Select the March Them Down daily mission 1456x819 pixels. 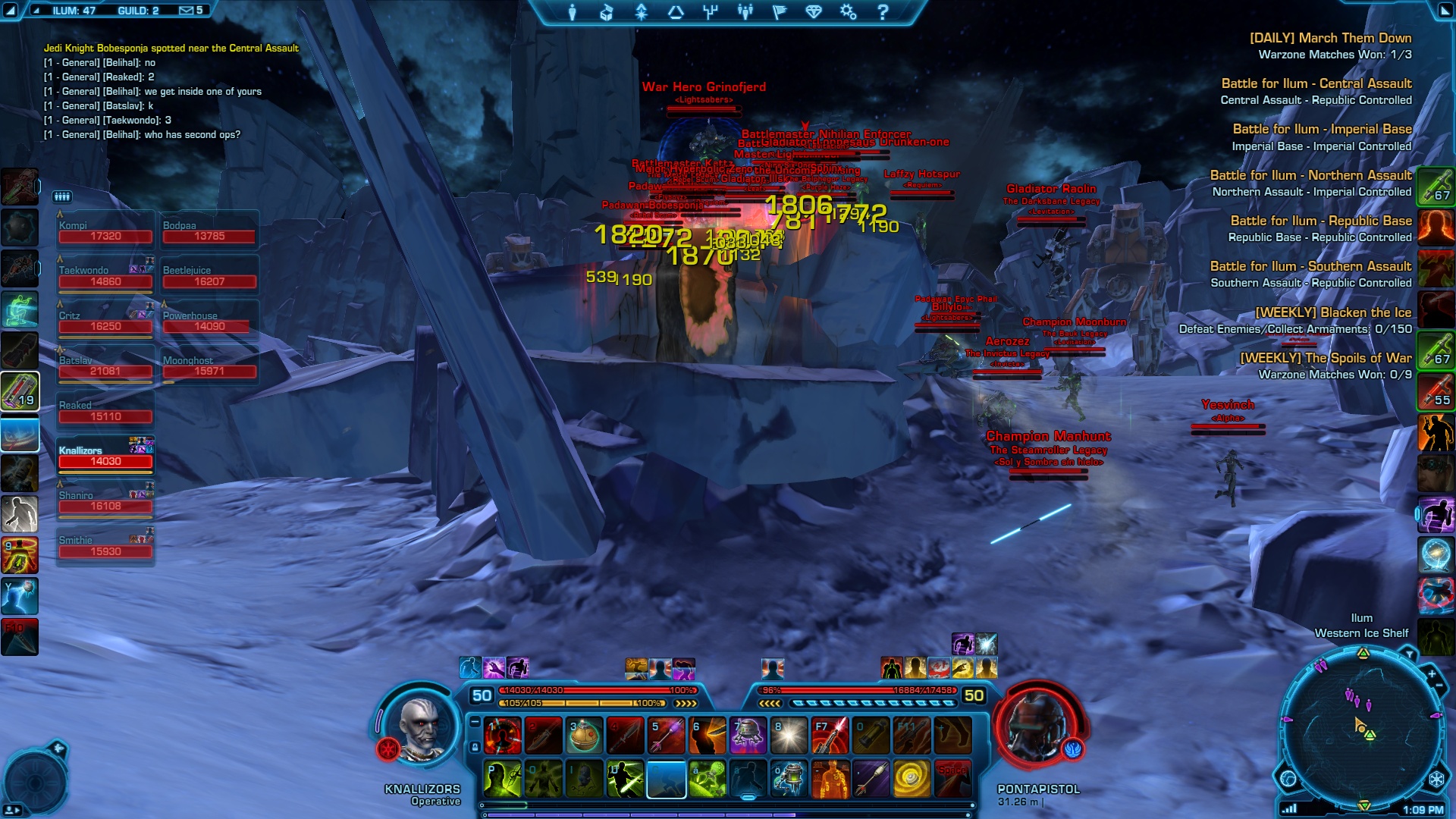click(1330, 38)
